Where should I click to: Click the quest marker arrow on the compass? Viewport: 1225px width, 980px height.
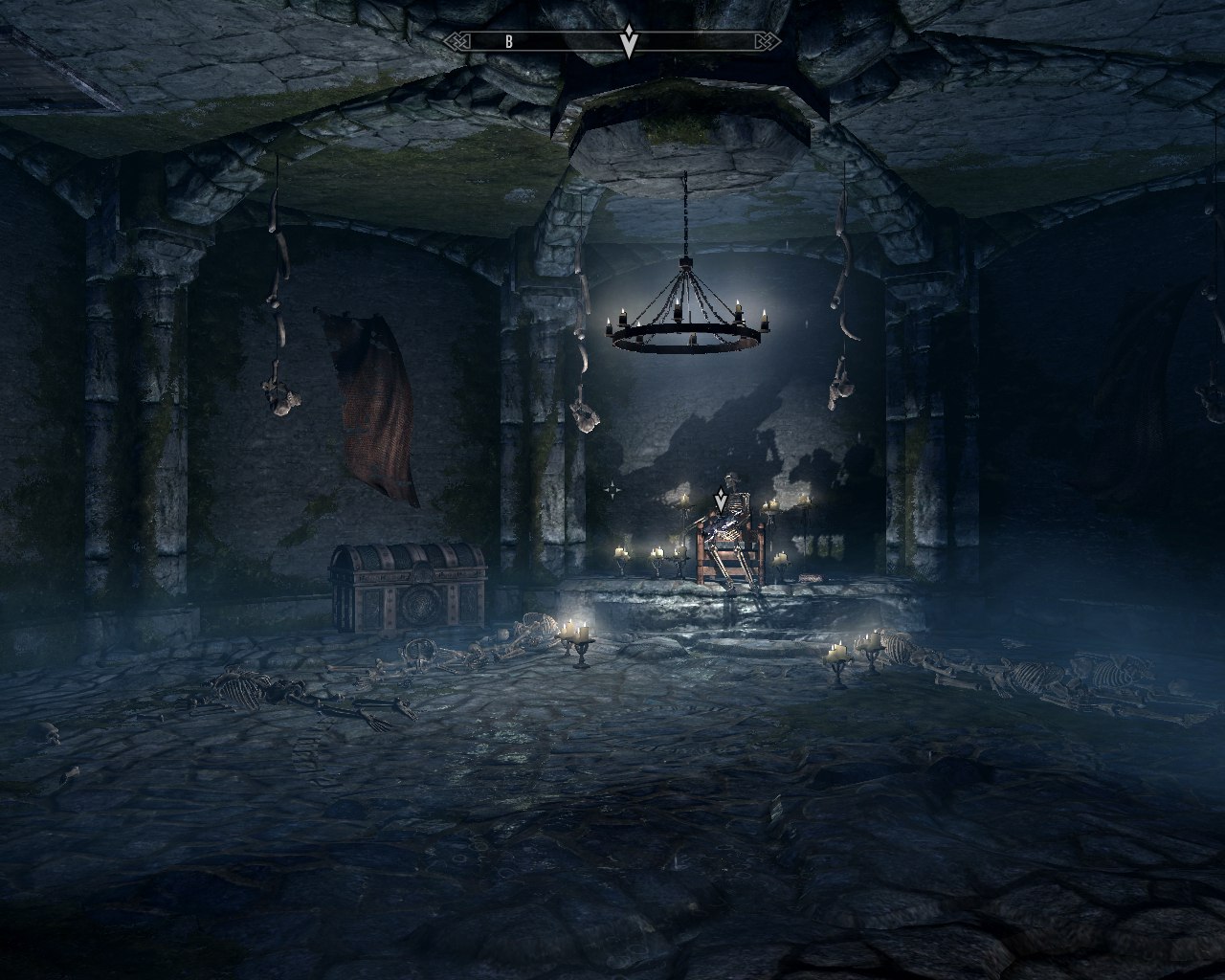[628, 43]
